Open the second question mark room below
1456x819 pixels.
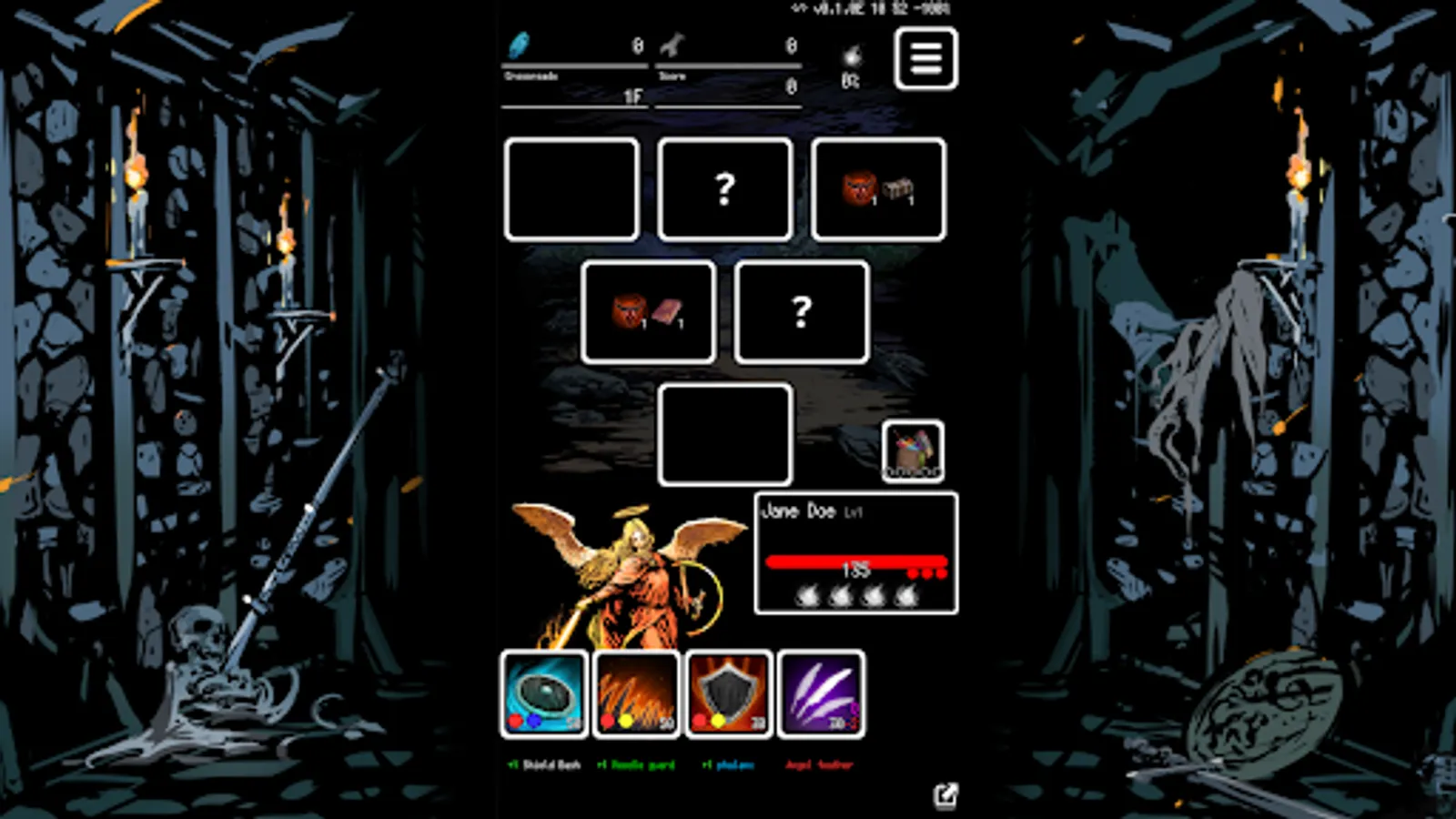(801, 312)
